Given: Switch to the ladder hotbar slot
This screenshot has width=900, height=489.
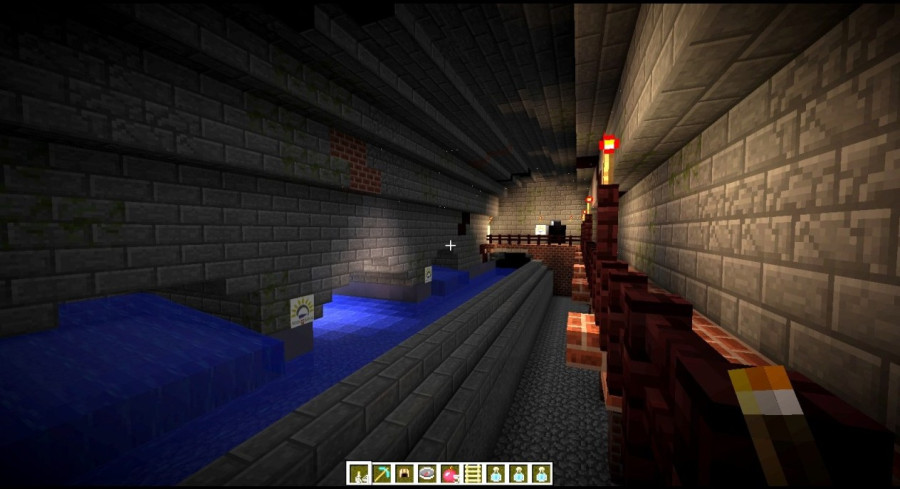Looking at the screenshot, I should coord(472,474).
